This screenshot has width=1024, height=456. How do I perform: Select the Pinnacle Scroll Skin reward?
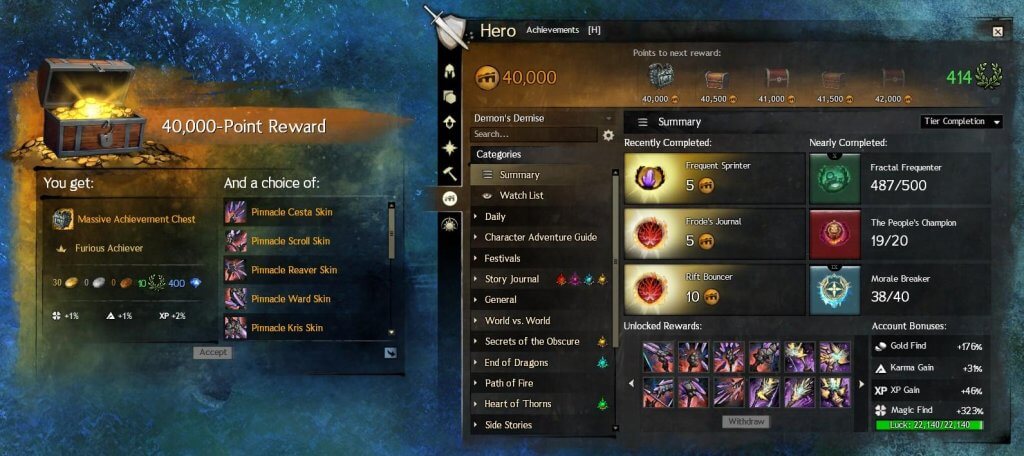pos(292,241)
